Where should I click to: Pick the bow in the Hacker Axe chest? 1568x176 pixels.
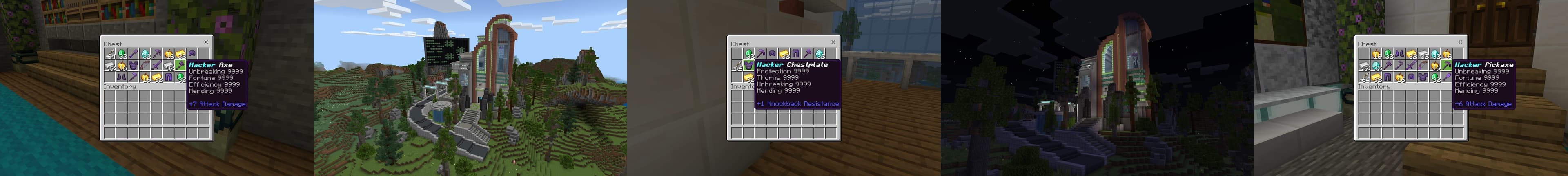pyautogui.click(x=144, y=65)
